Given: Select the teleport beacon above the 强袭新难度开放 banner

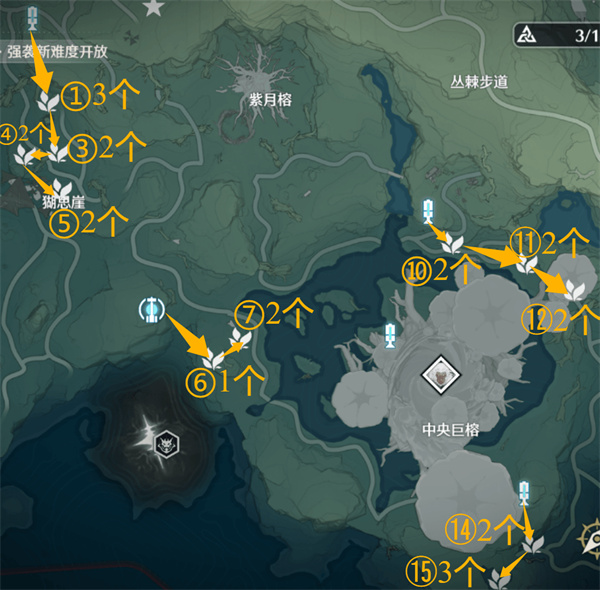Looking at the screenshot, I should [x=33, y=17].
